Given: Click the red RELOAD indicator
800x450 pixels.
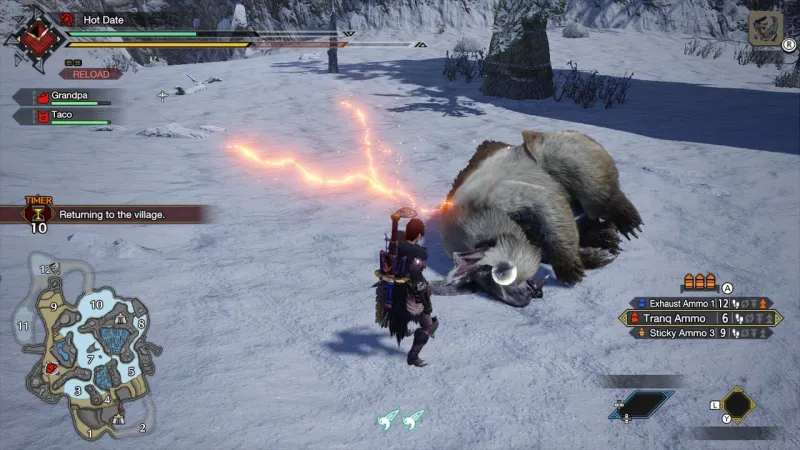Looking at the screenshot, I should point(90,73).
